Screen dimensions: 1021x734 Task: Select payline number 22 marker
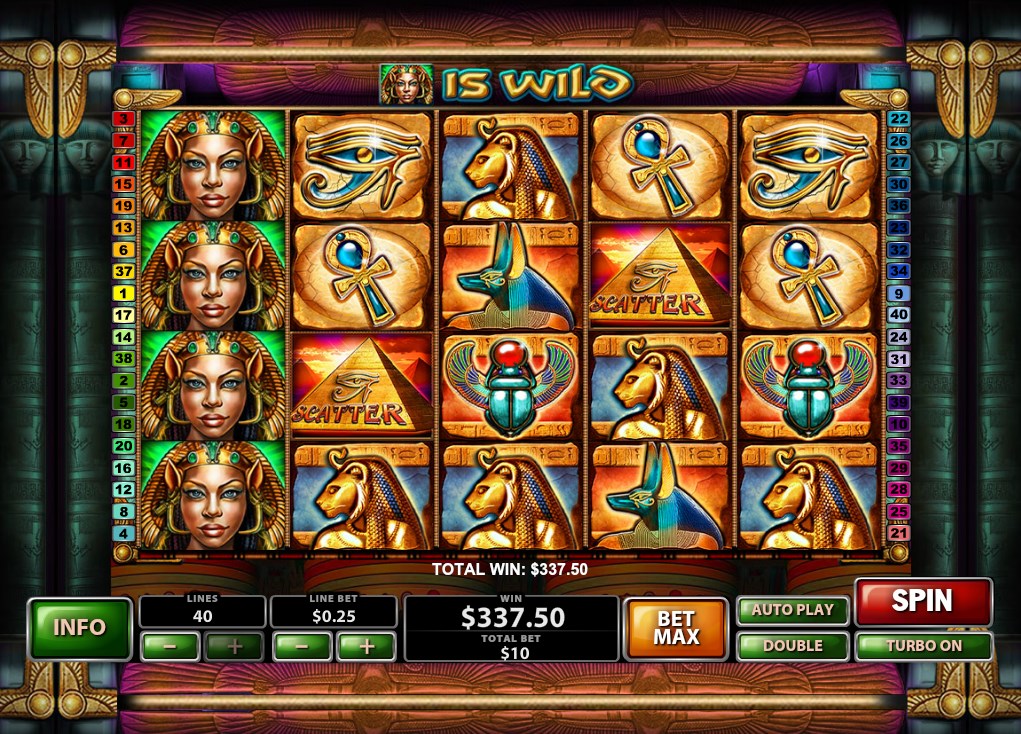click(x=898, y=119)
